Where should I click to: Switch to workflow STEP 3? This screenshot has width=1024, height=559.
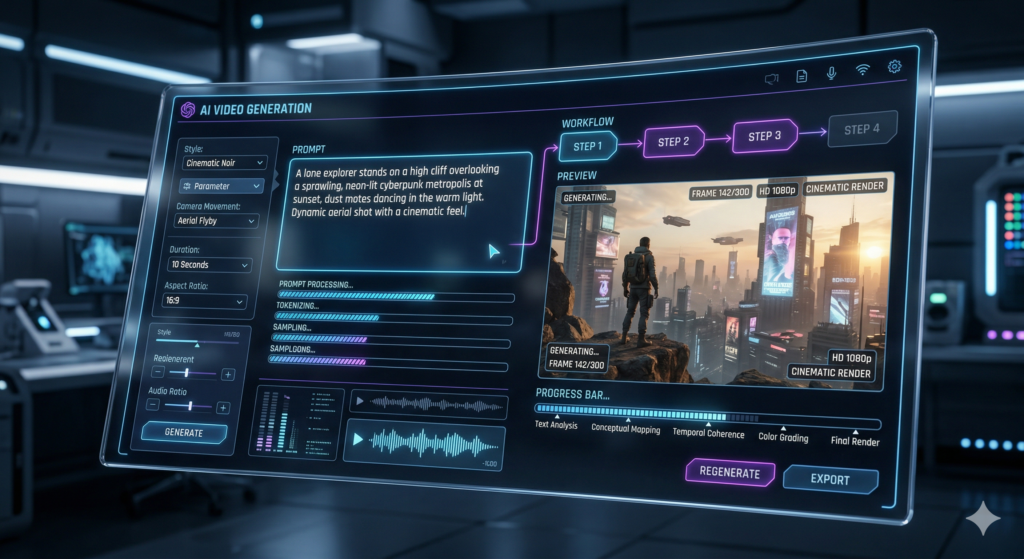pos(767,136)
